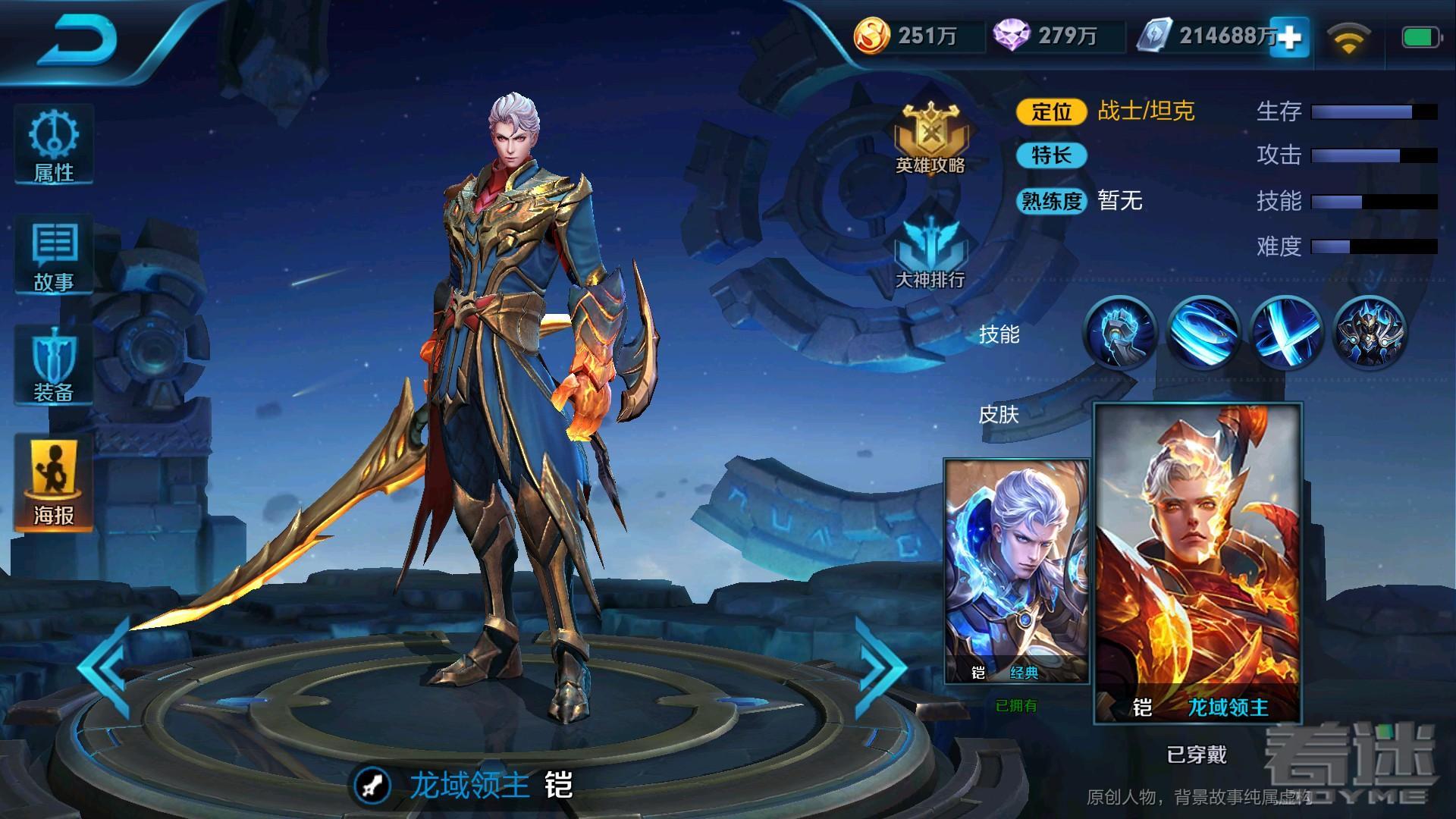Click the 特长 specialty label
Screen dimensions: 1456x819
(1052, 155)
